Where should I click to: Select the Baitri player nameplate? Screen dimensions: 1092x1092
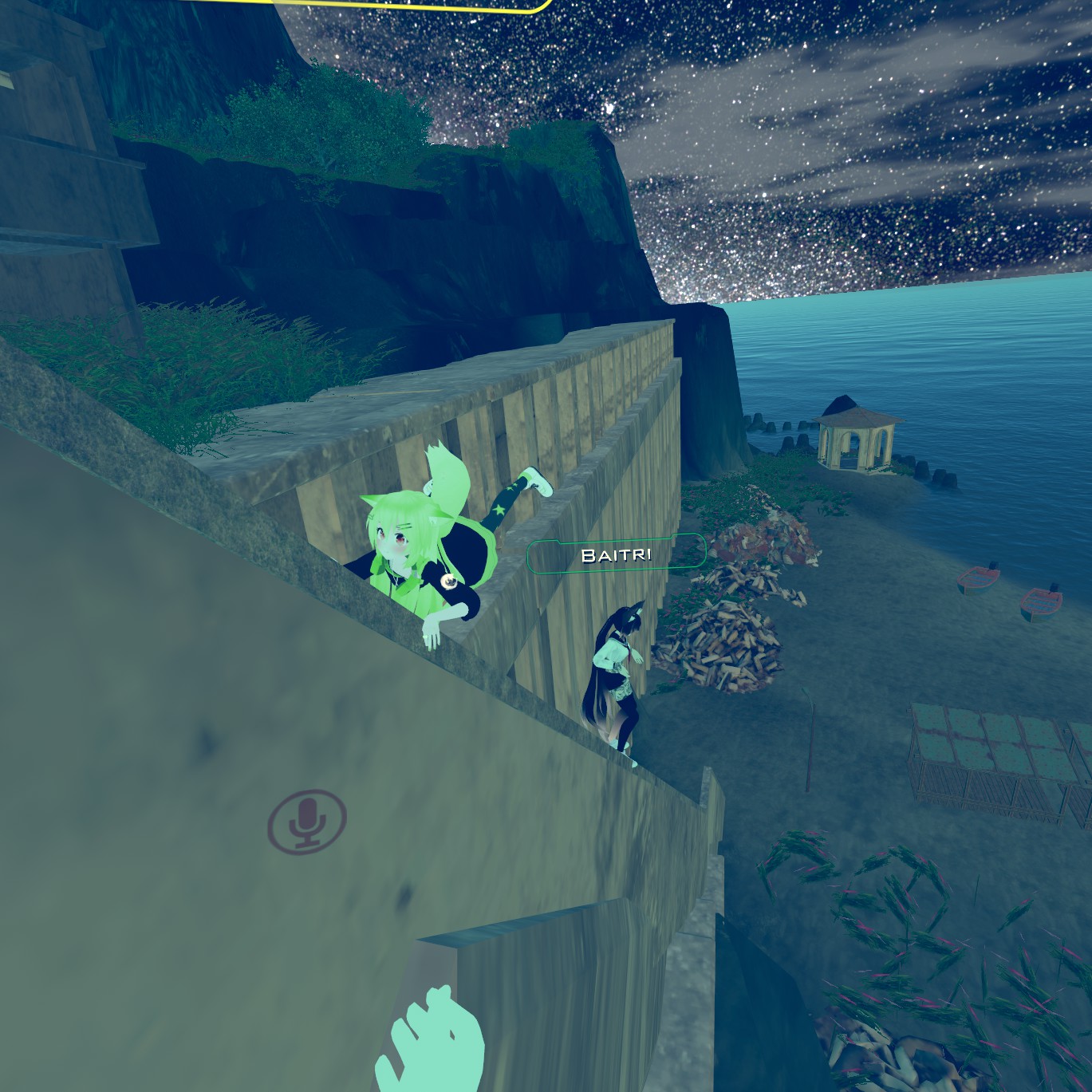pyautogui.click(x=616, y=554)
